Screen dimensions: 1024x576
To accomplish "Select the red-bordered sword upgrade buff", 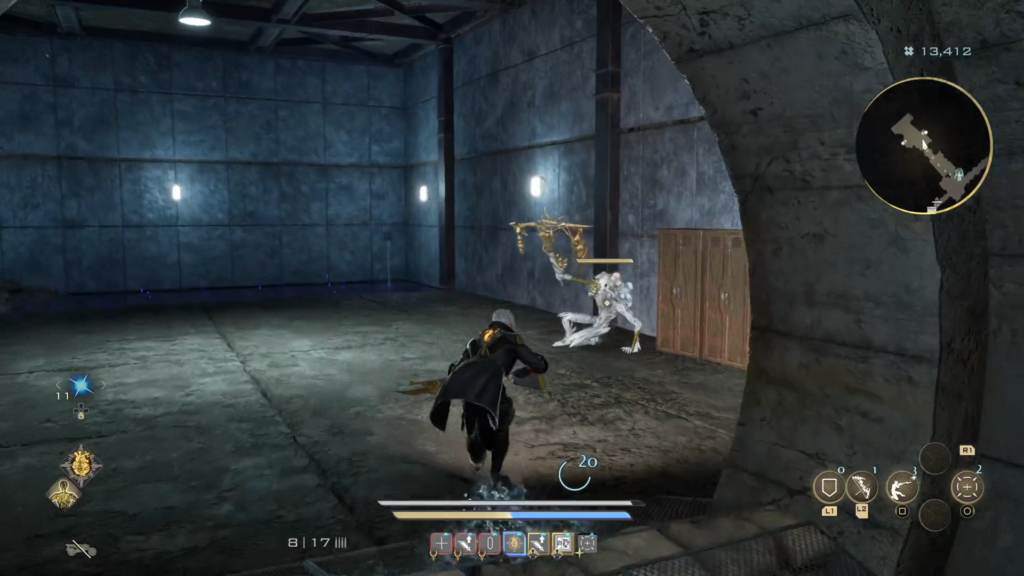I will coord(465,543).
